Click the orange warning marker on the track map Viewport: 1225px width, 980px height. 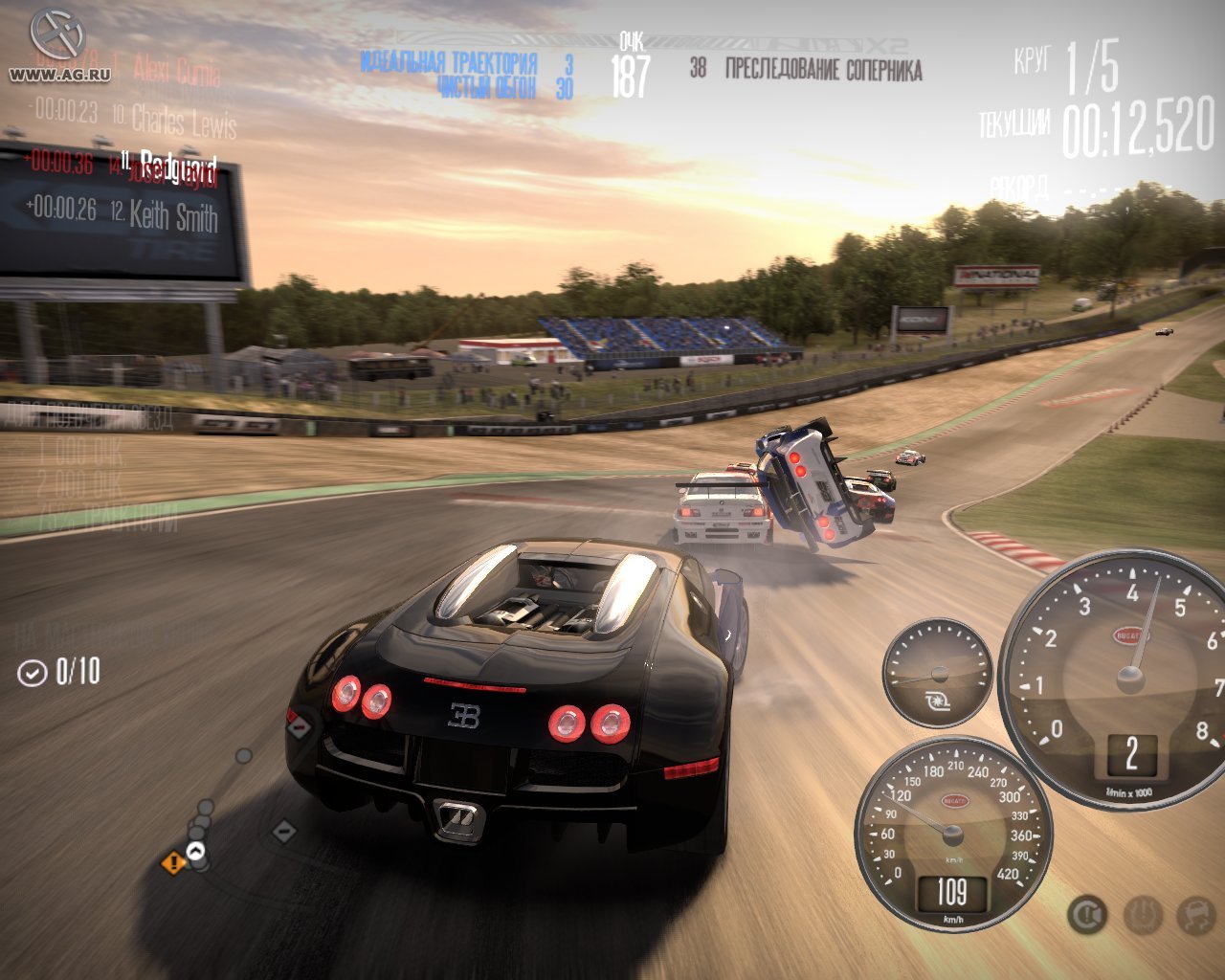[173, 863]
